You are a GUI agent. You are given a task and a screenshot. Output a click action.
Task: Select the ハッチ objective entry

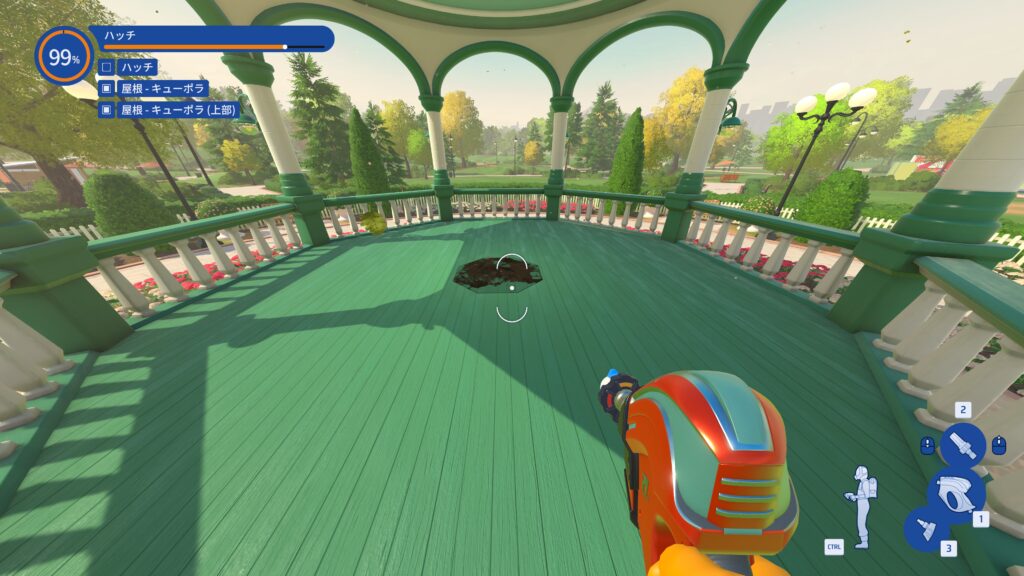click(136, 67)
